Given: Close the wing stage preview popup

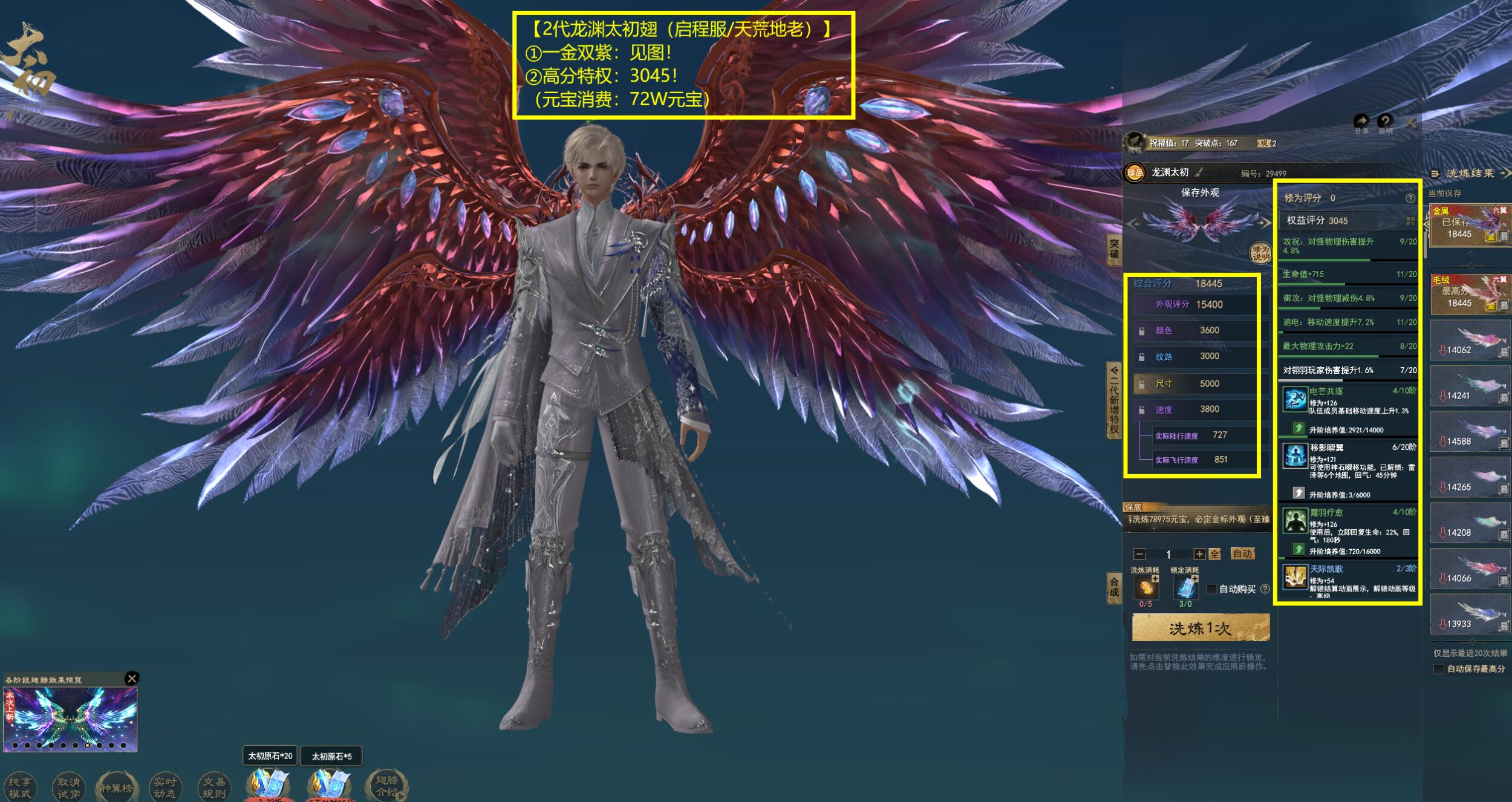Looking at the screenshot, I should point(131,679).
